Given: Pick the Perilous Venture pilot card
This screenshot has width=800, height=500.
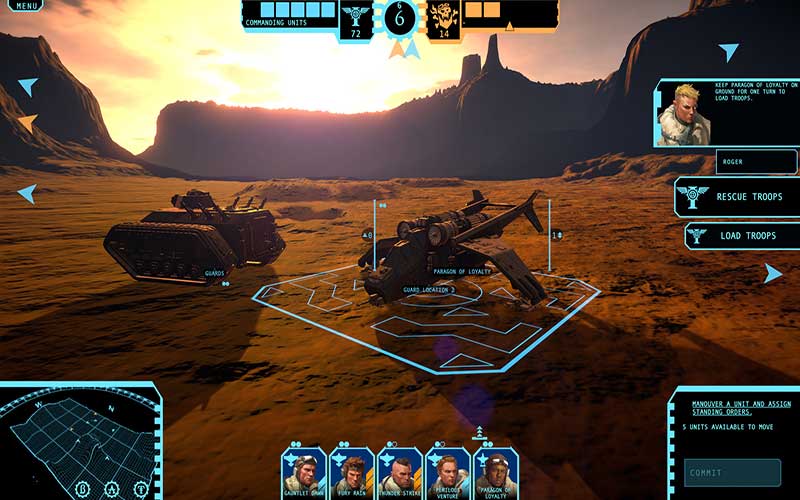Looking at the screenshot, I should coord(447,470).
